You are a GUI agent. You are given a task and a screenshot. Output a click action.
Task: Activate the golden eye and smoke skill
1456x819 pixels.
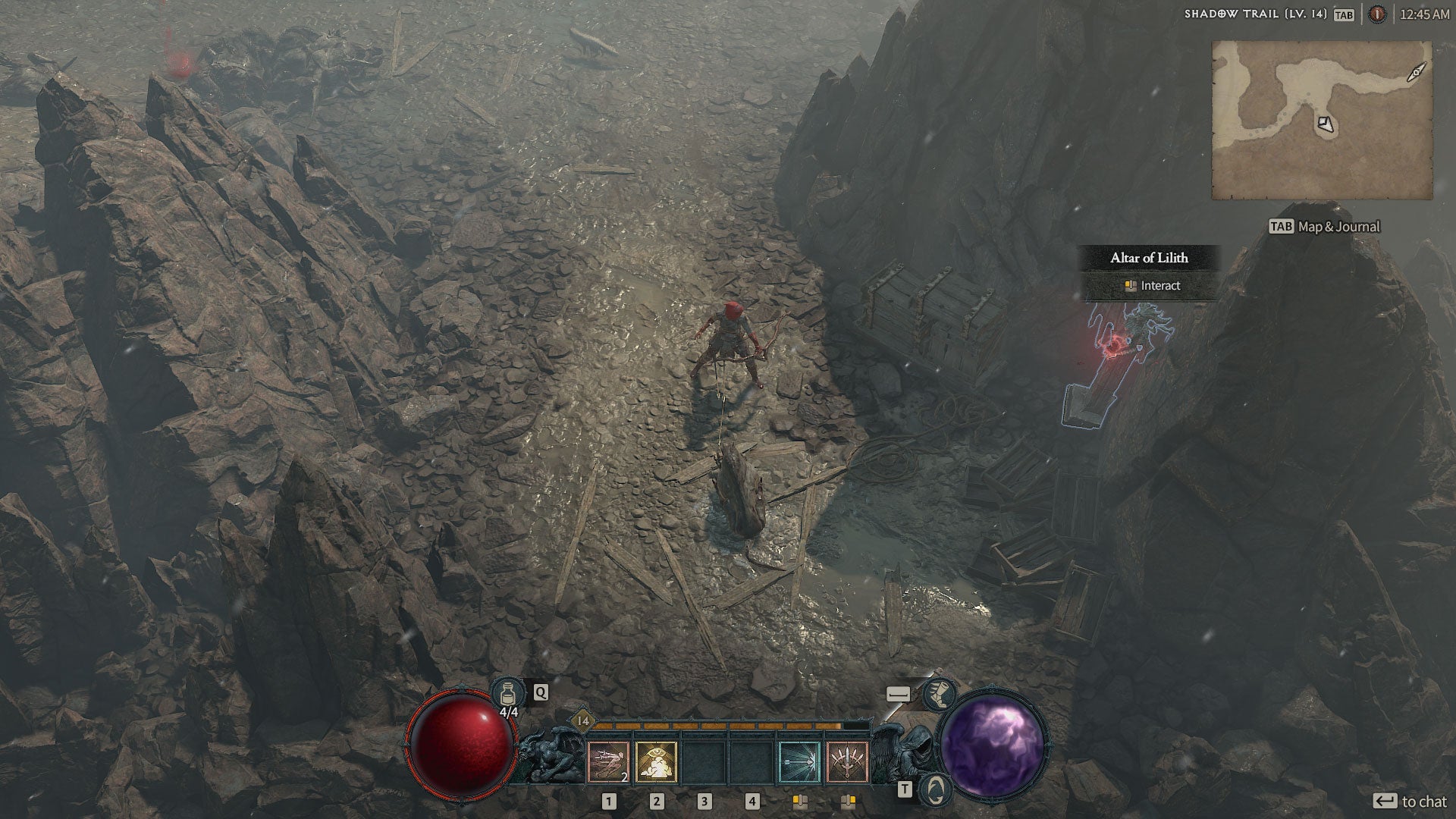pyautogui.click(x=656, y=761)
